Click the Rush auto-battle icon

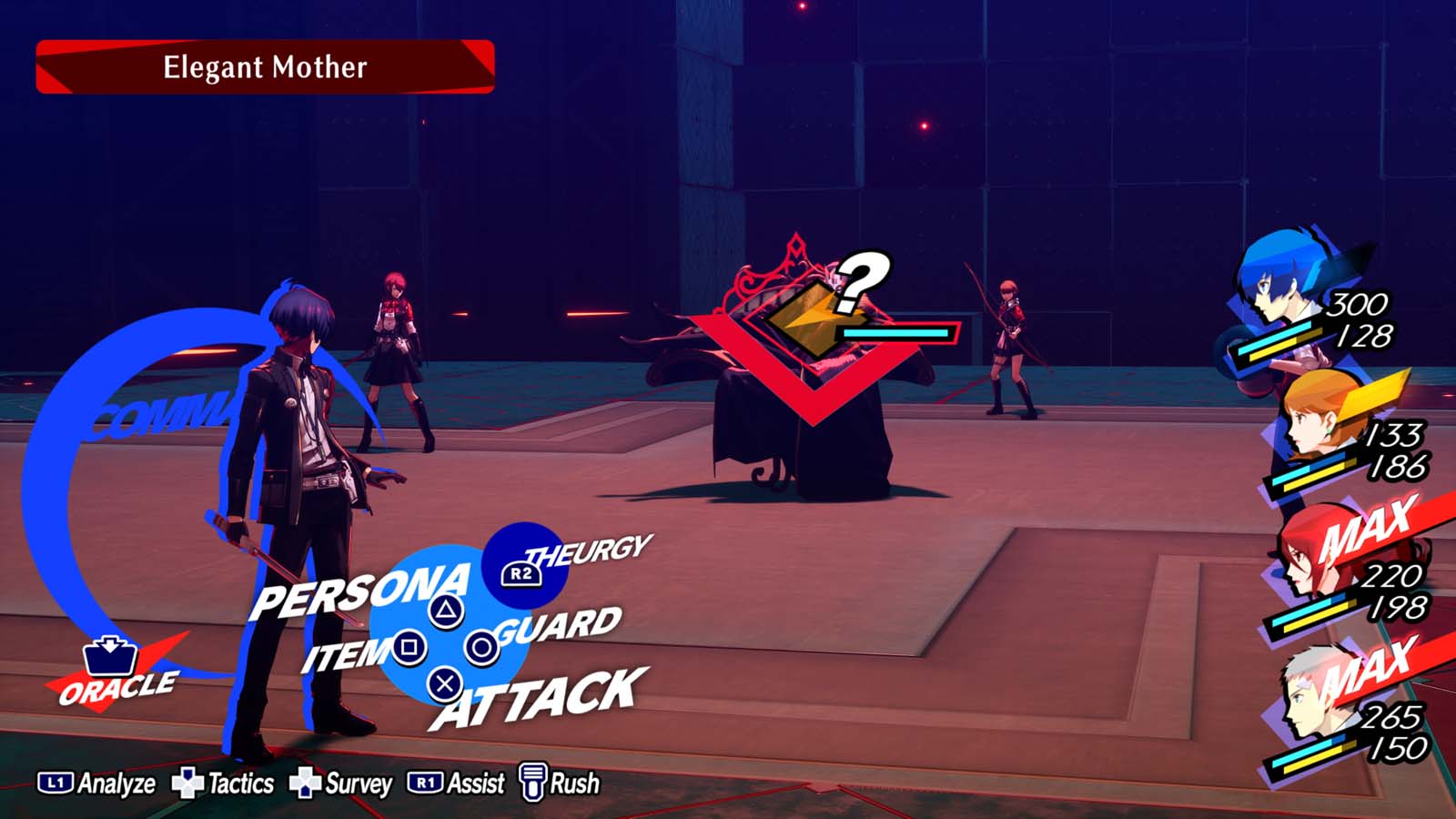[x=533, y=782]
